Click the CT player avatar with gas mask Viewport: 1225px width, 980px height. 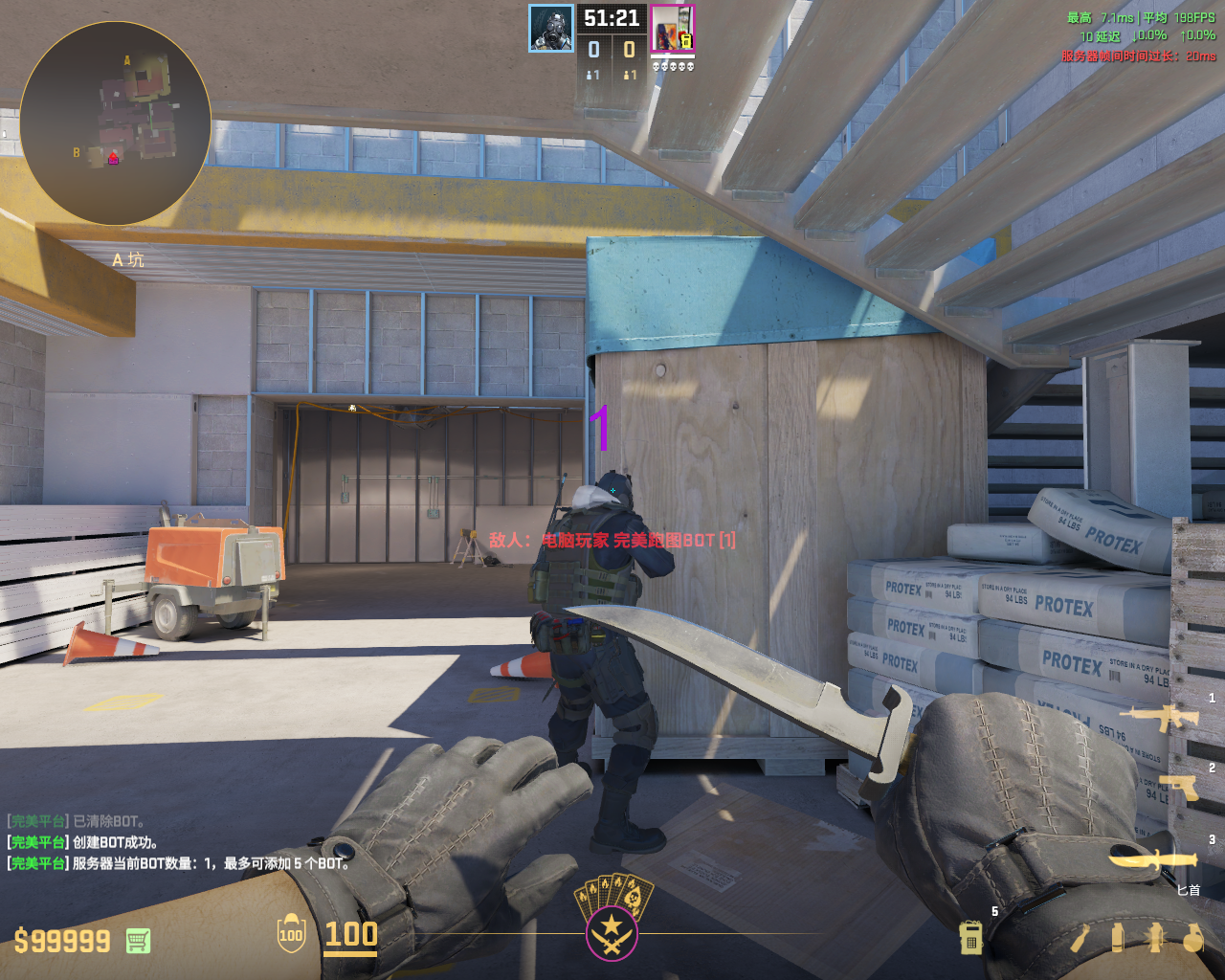551,29
